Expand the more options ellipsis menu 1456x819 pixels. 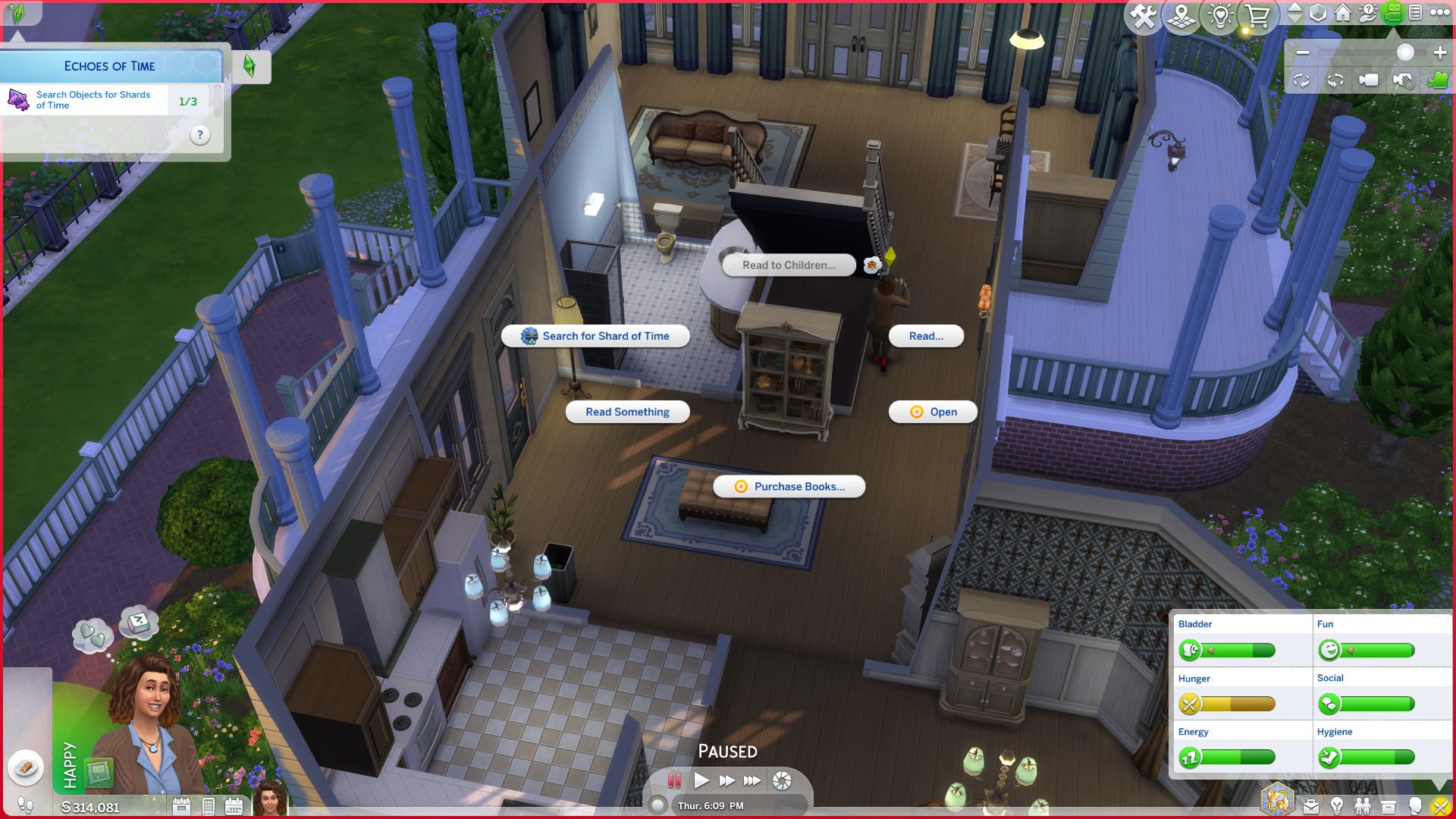(1439, 13)
